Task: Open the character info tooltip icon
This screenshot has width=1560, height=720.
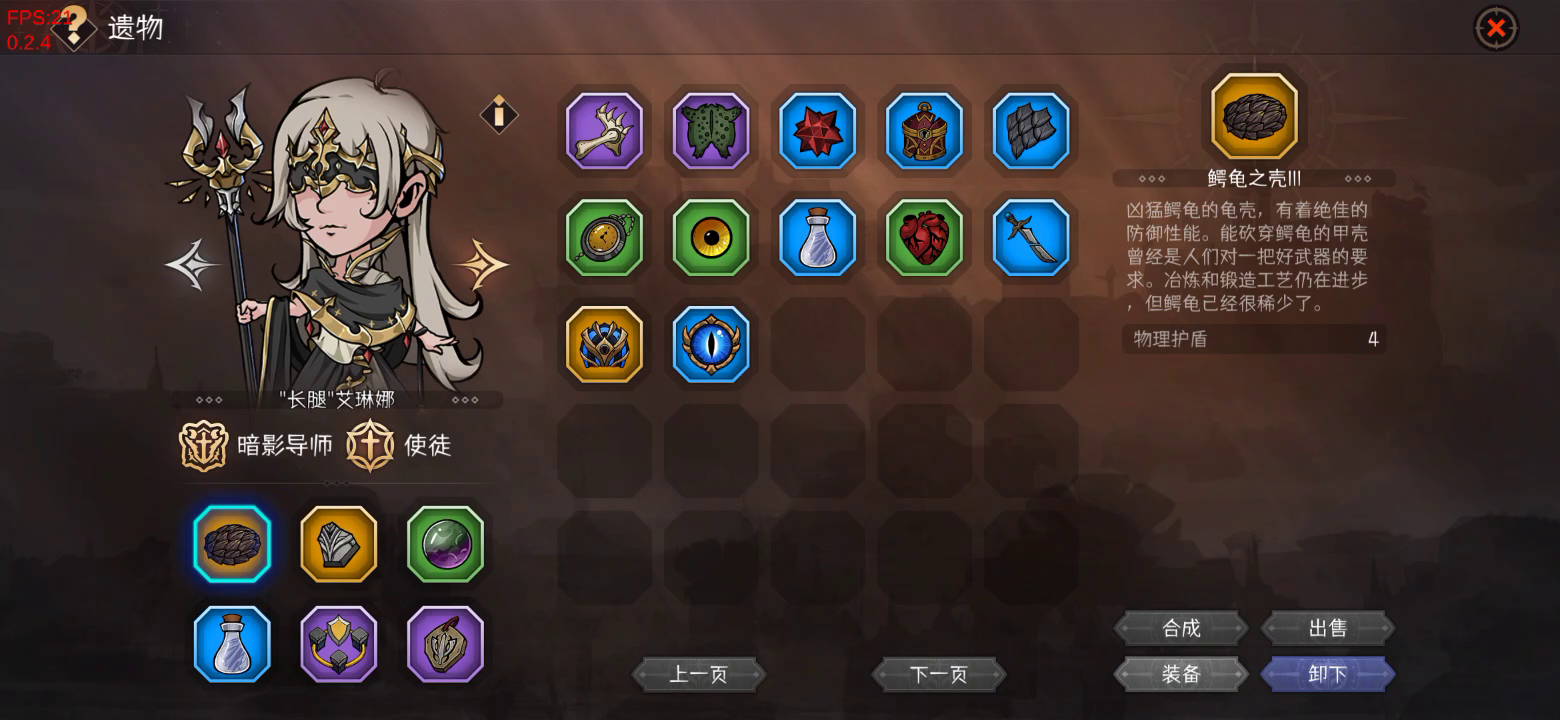Action: tap(498, 113)
